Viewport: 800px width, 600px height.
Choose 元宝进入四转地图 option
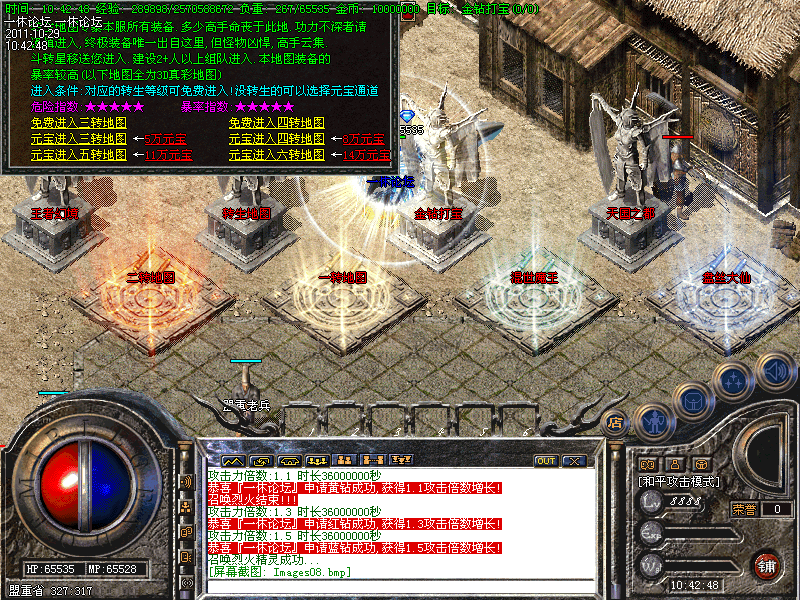[277, 139]
